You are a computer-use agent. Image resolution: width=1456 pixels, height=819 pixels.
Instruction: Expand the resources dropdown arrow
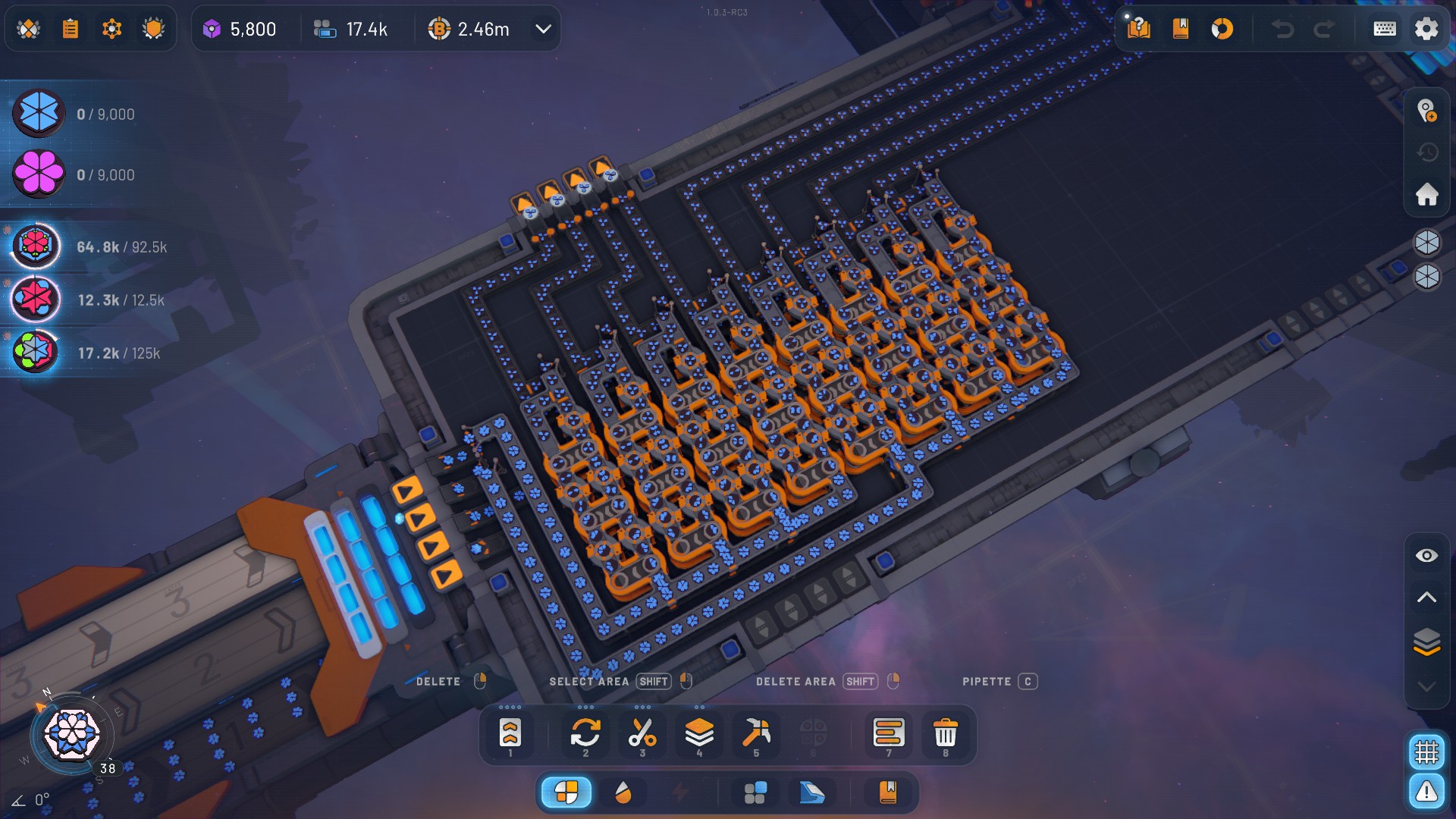[x=543, y=29]
